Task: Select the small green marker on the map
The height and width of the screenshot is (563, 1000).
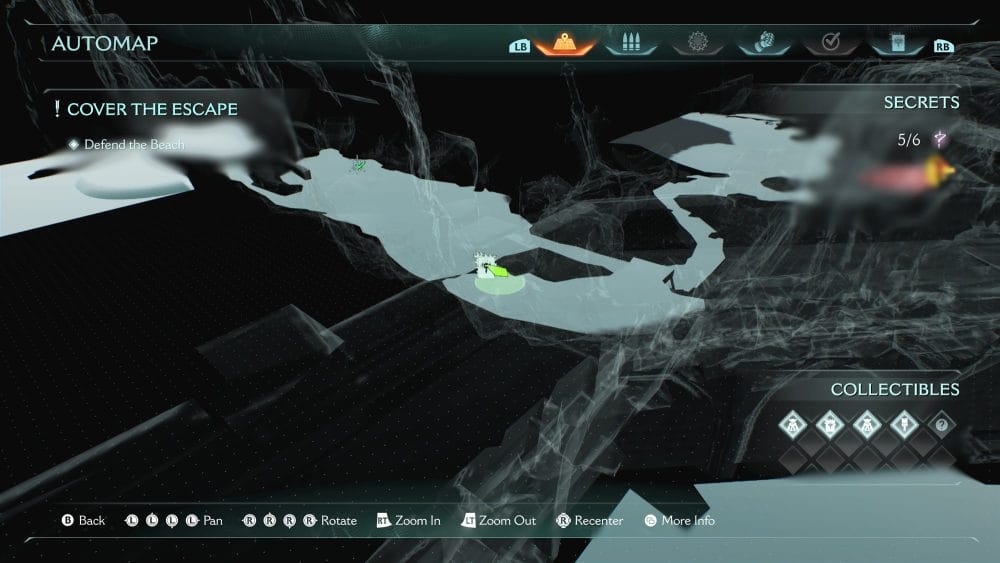Action: click(x=357, y=164)
